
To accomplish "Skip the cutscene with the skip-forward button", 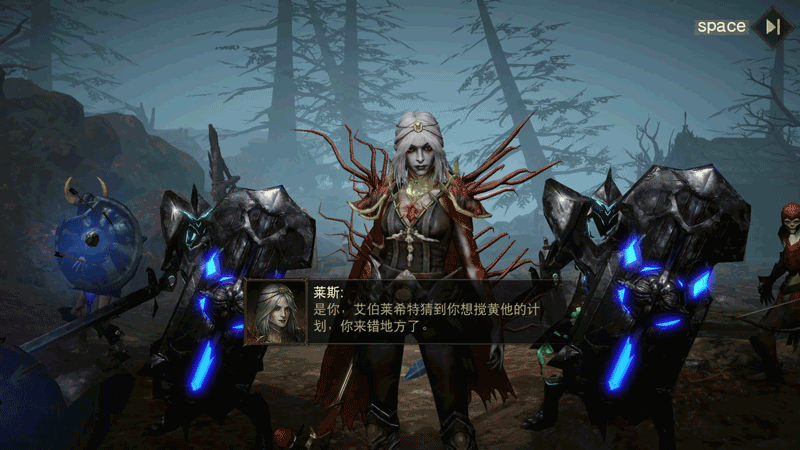I will pyautogui.click(x=772, y=27).
